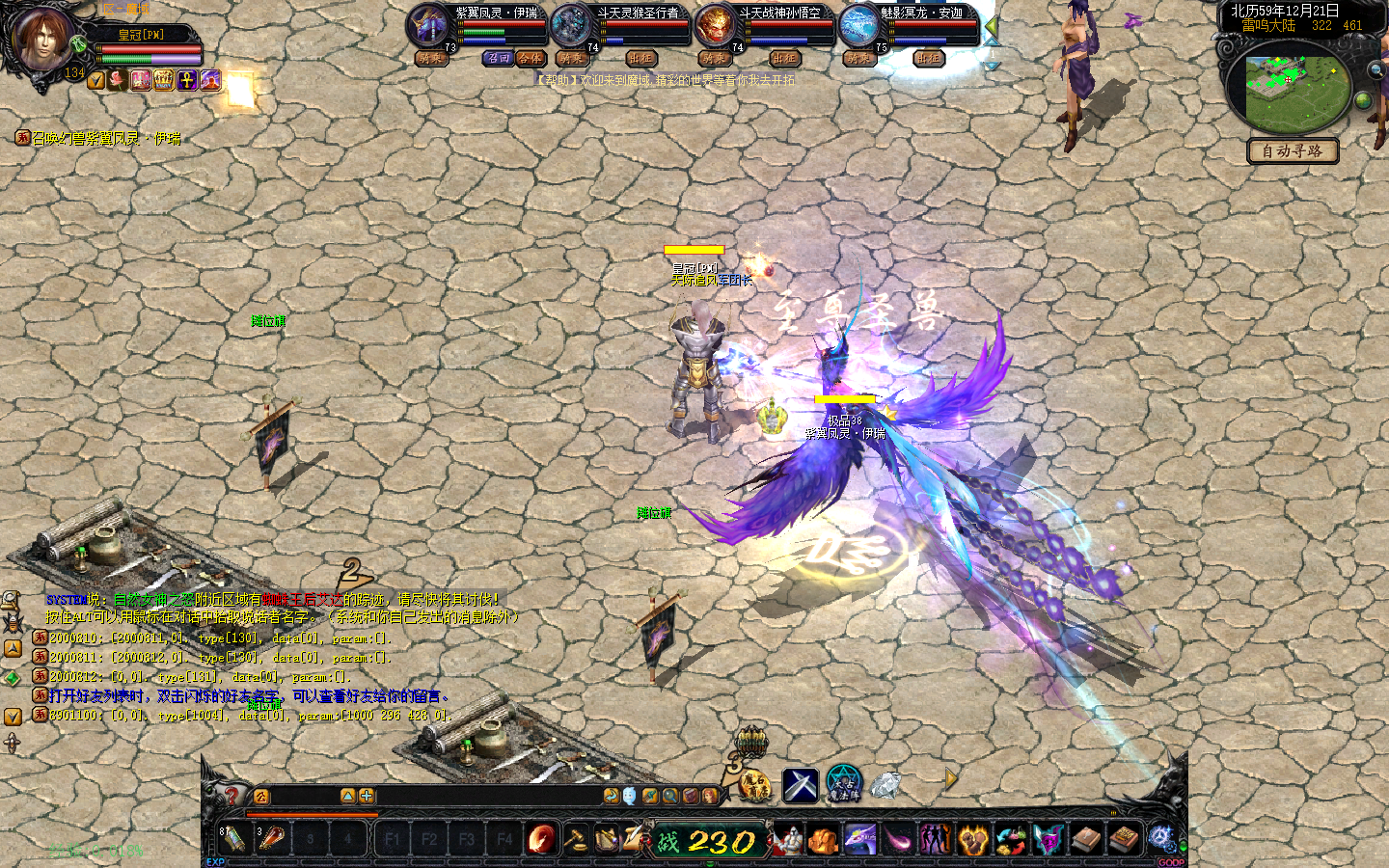Viewport: 1389px width, 868px height.
Task: Open the player character portrait
Action: coord(42,39)
